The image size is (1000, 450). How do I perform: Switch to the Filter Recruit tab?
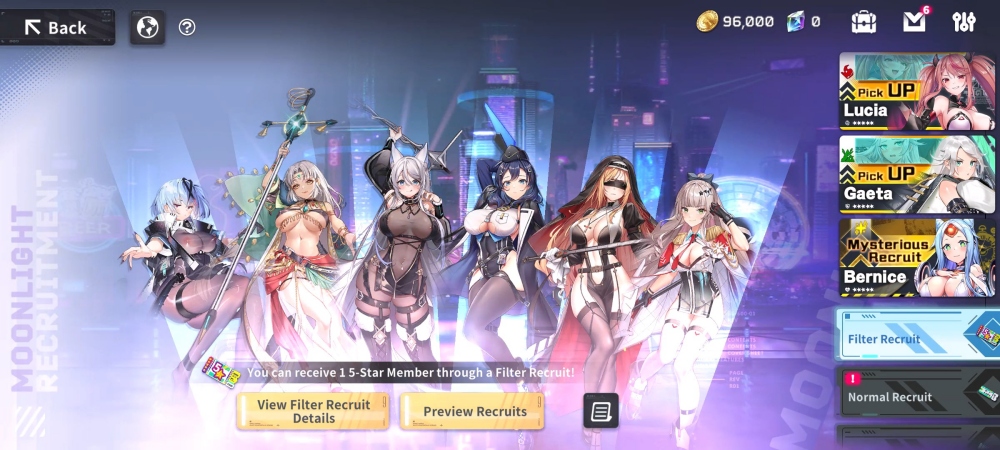click(x=917, y=335)
